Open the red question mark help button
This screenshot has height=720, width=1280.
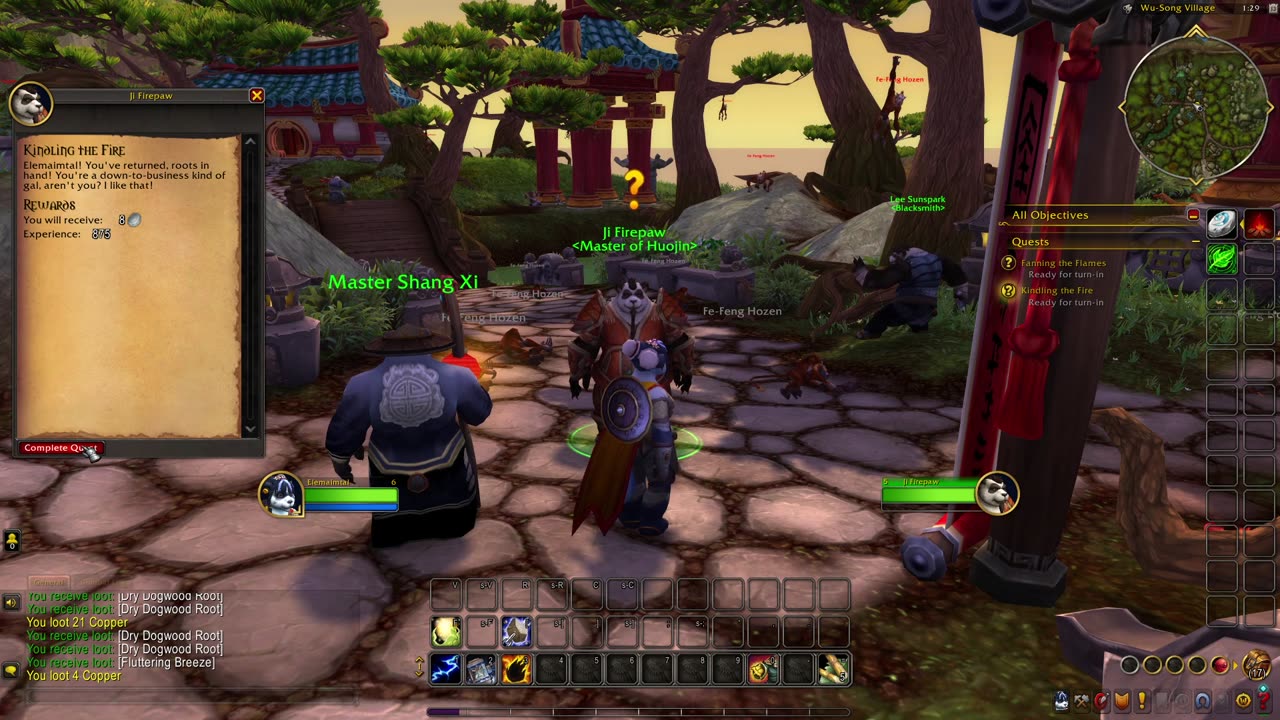coord(1264,702)
